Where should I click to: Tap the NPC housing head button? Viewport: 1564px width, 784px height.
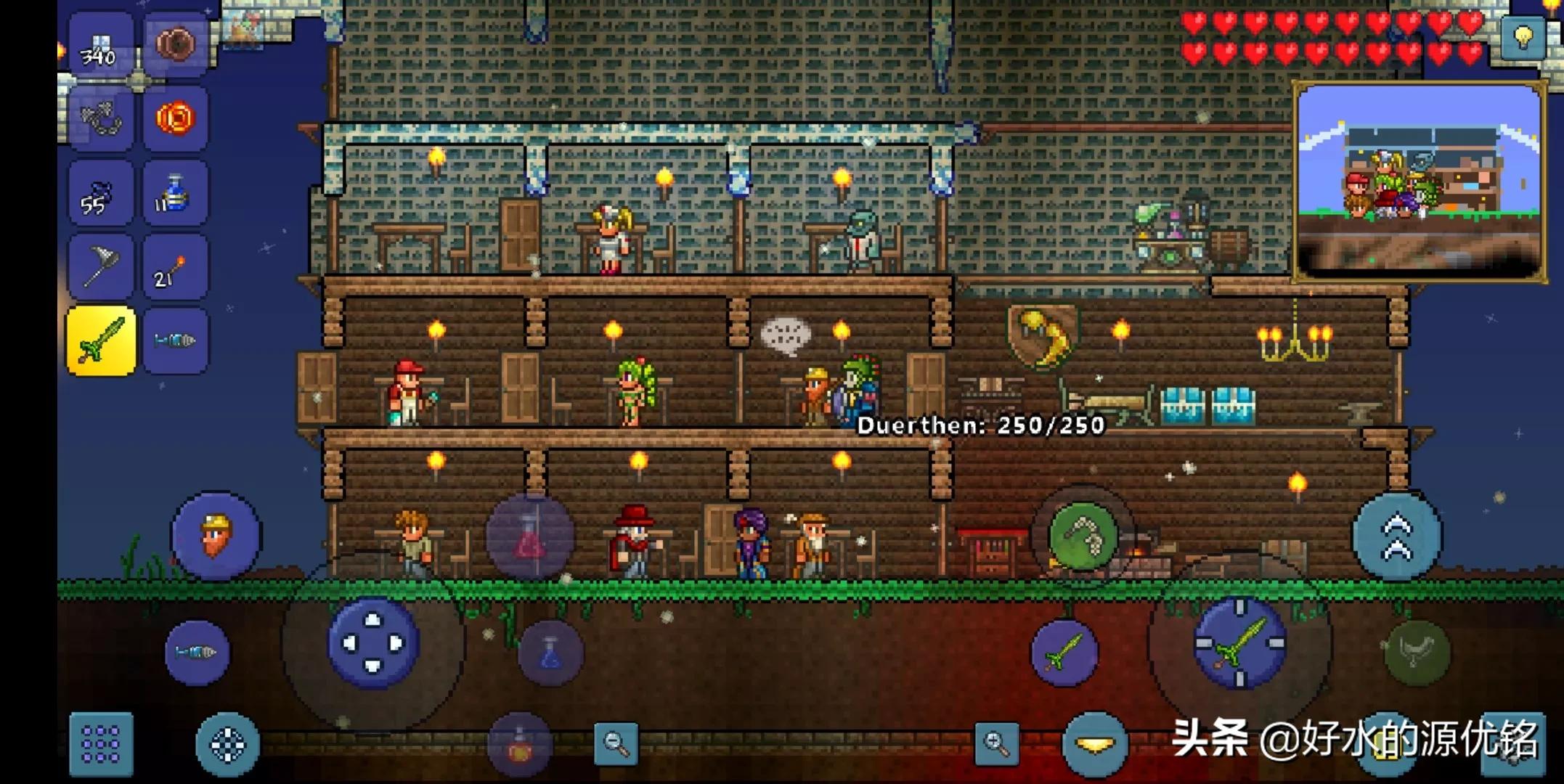click(x=216, y=536)
